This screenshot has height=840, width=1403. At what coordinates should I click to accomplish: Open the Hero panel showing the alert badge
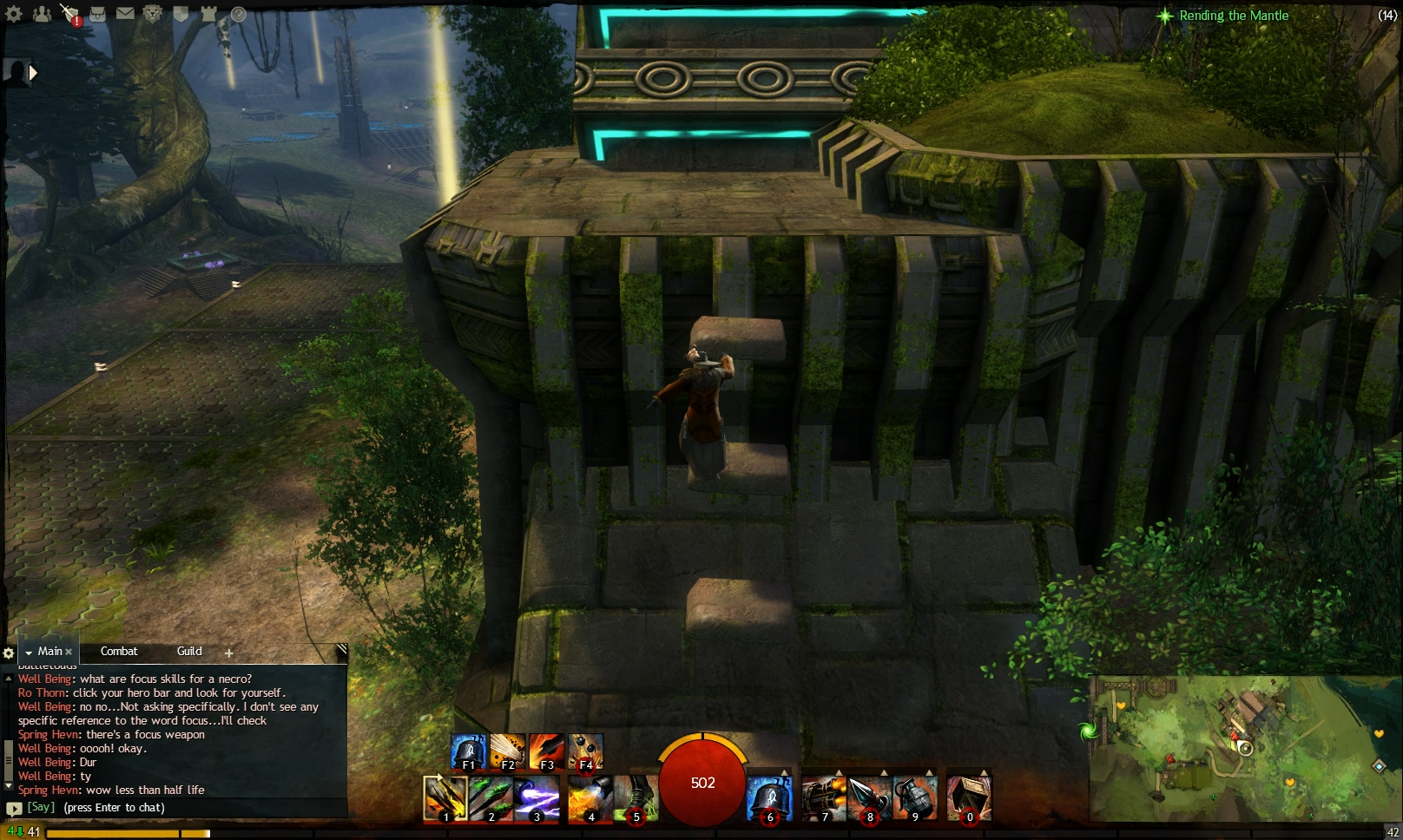(x=69, y=12)
